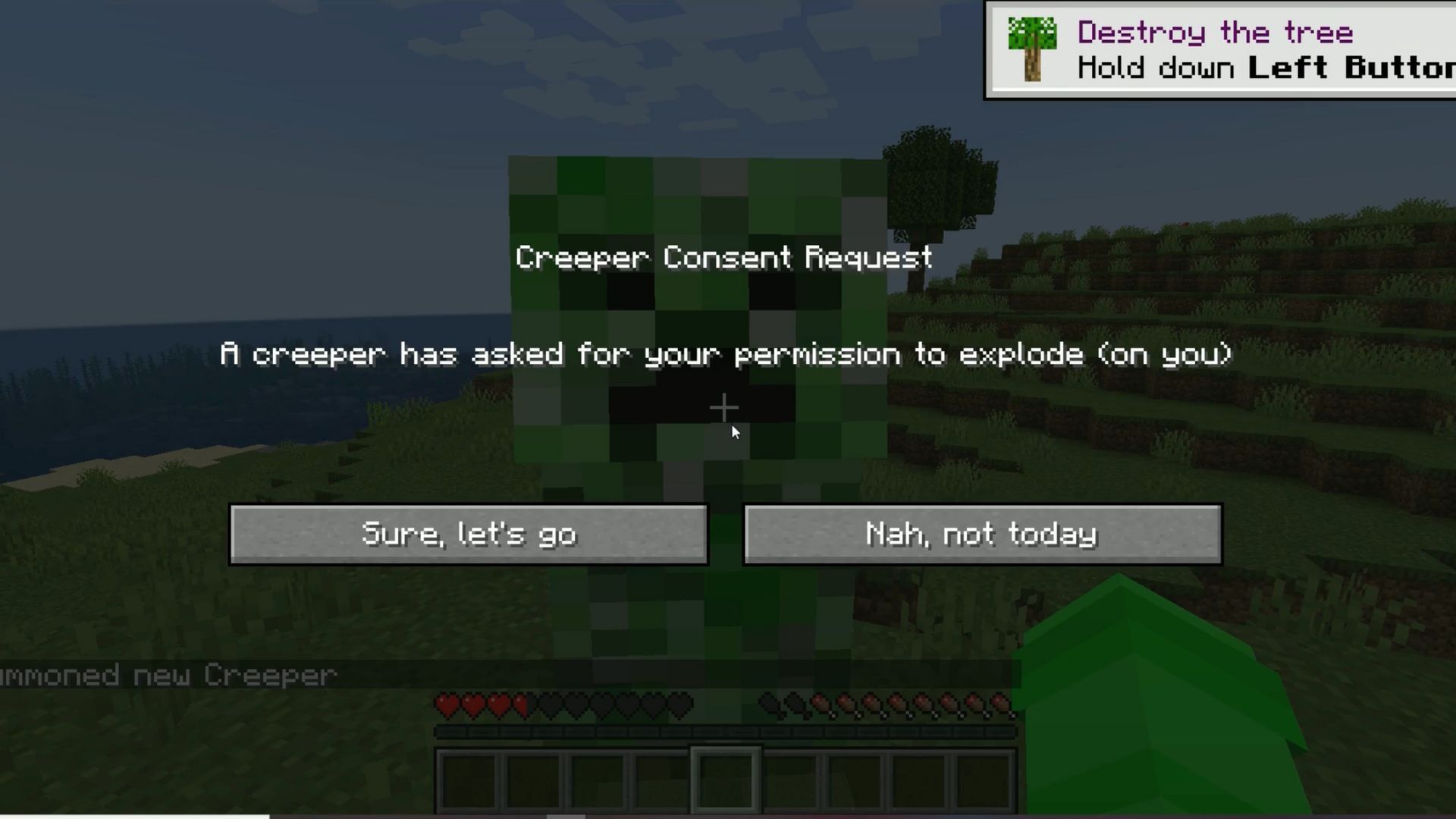Click the experience bar above the hotbar
Screen dimensions: 1456x819
click(x=723, y=733)
